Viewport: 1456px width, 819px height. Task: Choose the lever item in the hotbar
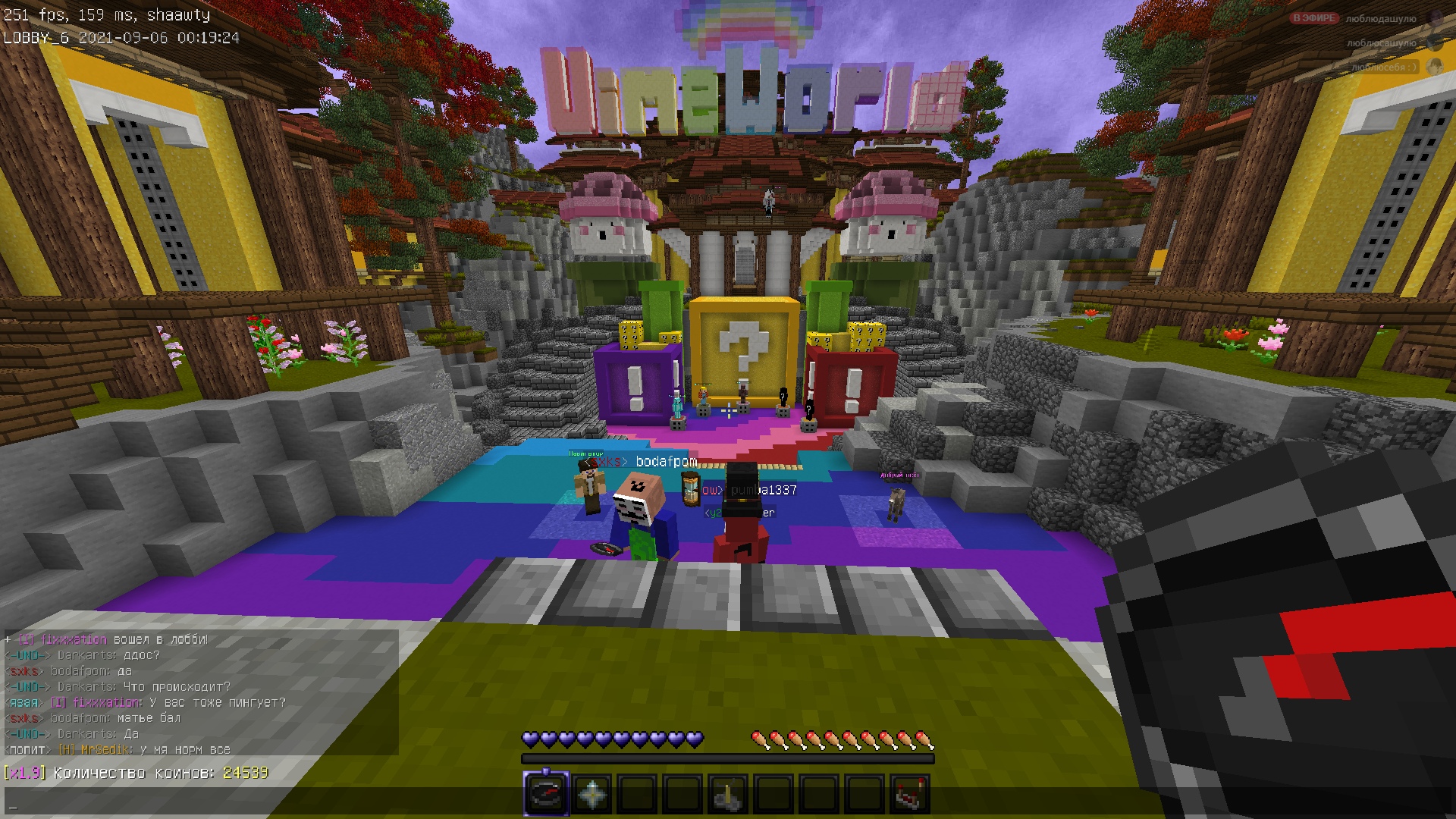pos(728,794)
